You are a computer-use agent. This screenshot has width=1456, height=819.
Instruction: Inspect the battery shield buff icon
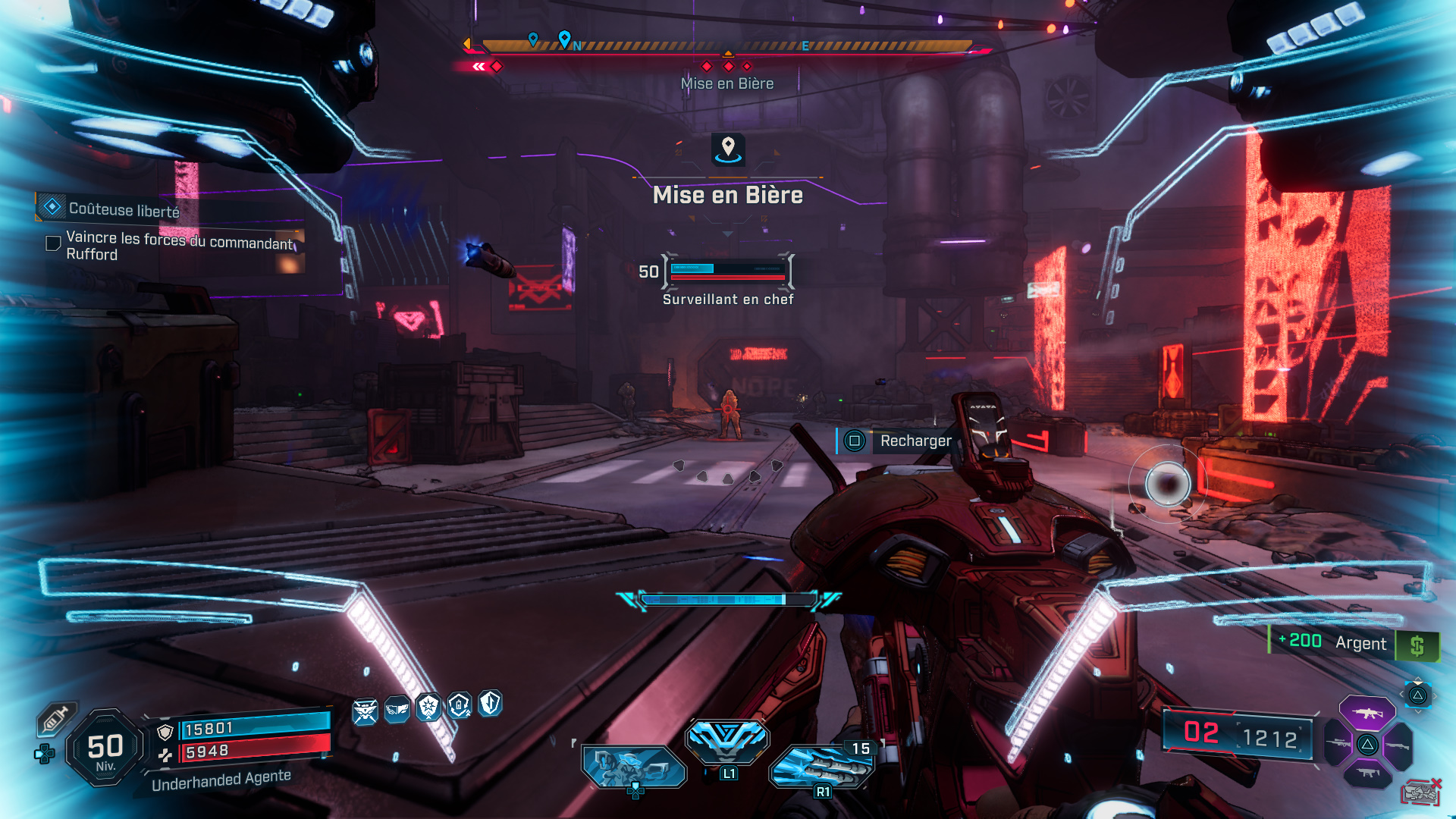(460, 706)
